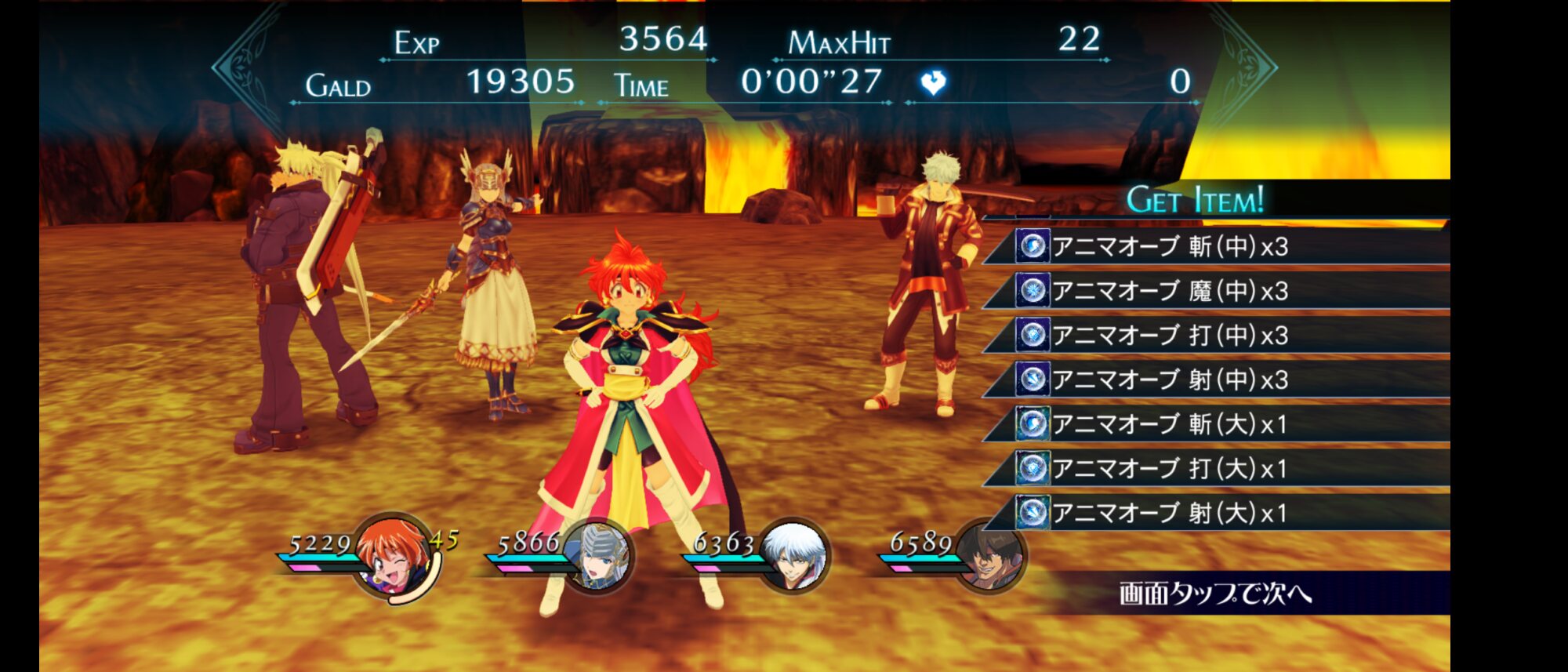Choose the アニマオーブ 打(中) x3 reward row
Screen dimensions: 1568x672
click(x=1215, y=336)
